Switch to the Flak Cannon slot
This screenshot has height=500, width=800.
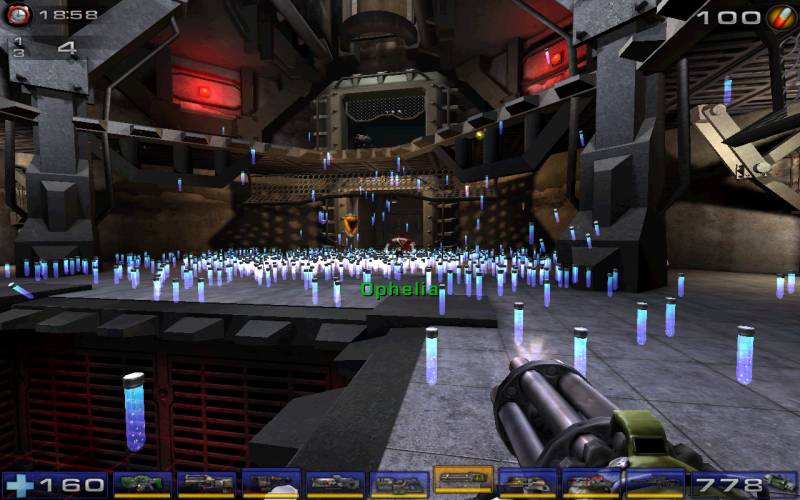[x=527, y=484]
